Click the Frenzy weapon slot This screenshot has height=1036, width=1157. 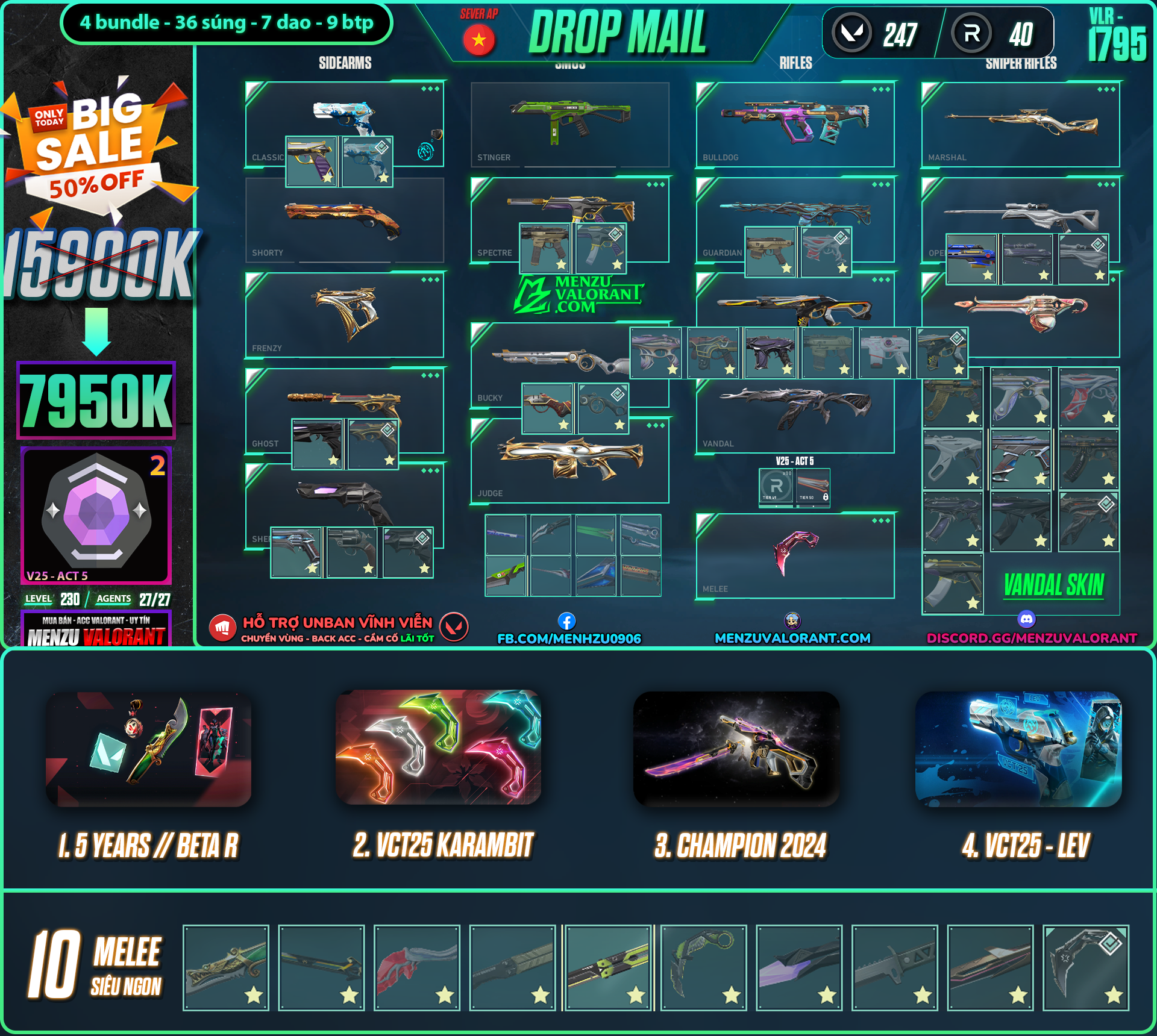click(x=344, y=314)
